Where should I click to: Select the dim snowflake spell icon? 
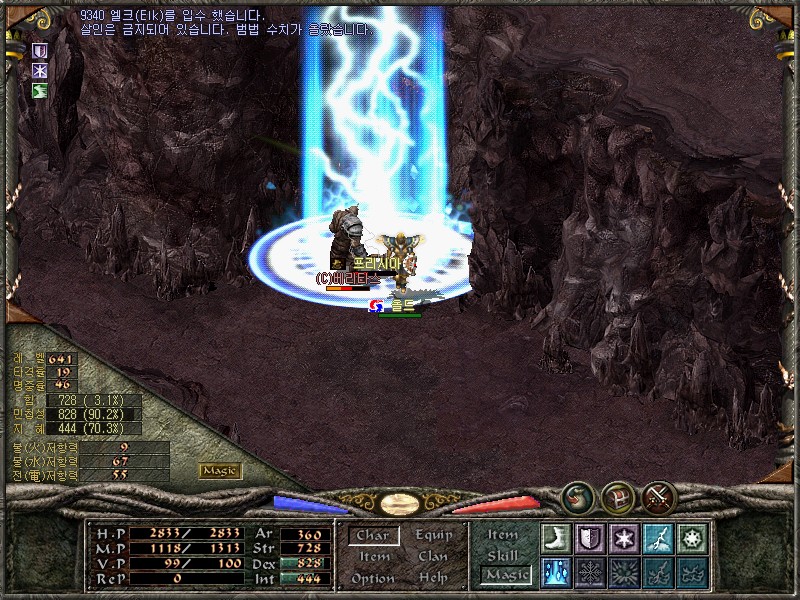click(x=590, y=571)
